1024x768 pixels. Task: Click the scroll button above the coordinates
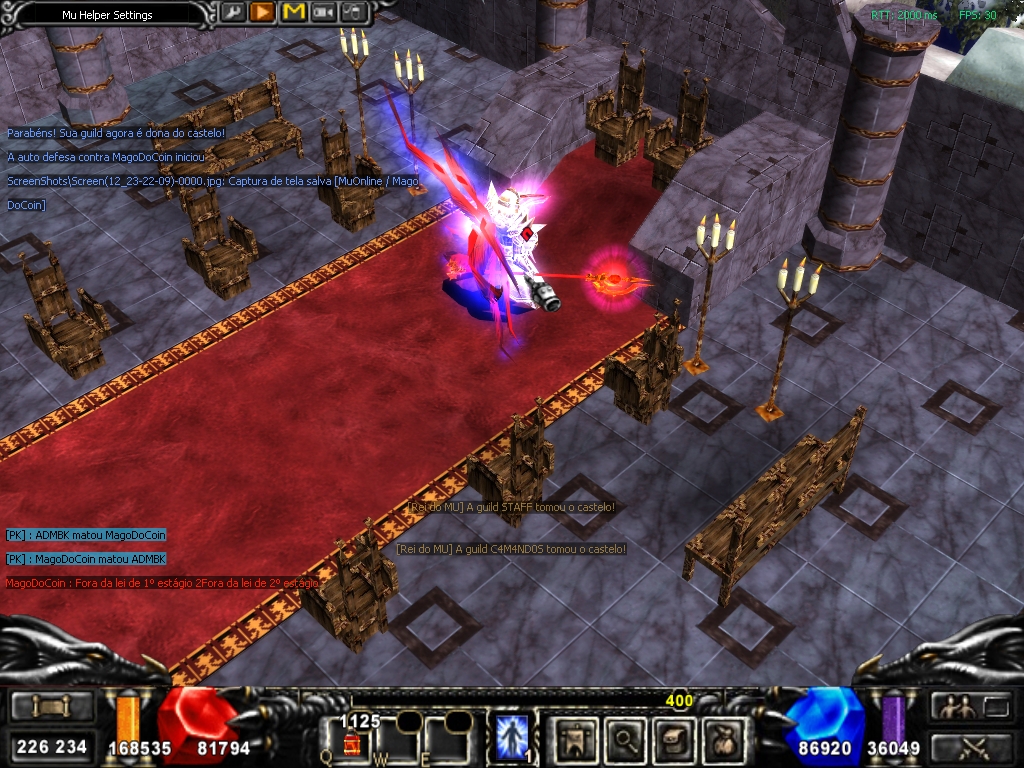pyautogui.click(x=51, y=707)
